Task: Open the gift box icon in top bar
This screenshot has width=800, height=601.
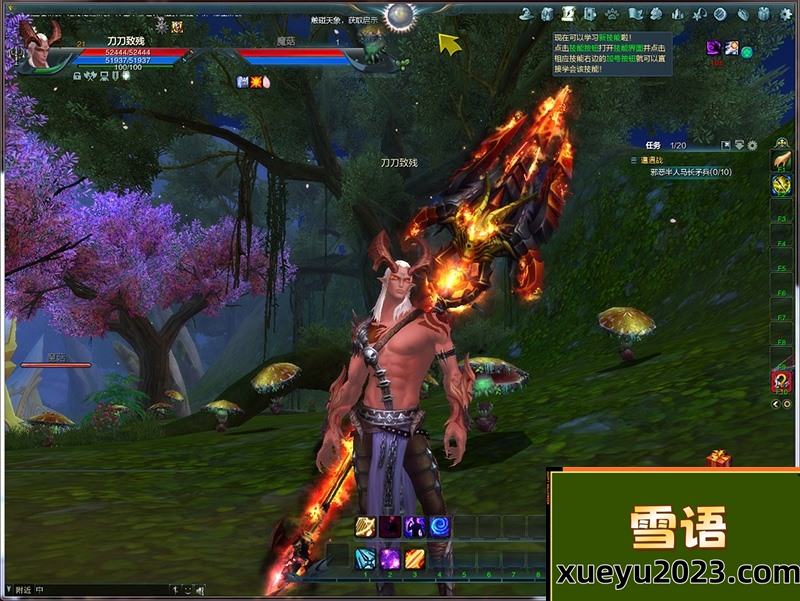Action: click(764, 14)
